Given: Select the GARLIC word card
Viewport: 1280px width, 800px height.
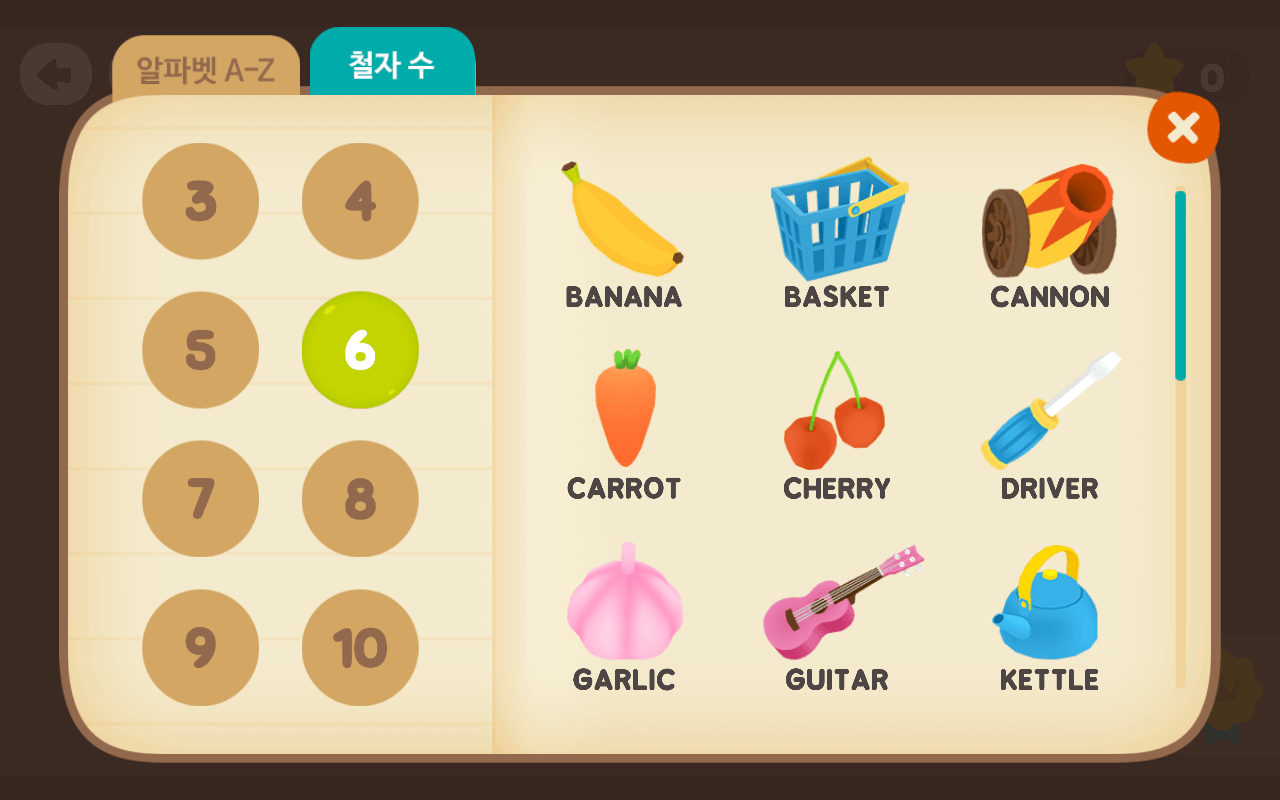Looking at the screenshot, I should [624, 617].
